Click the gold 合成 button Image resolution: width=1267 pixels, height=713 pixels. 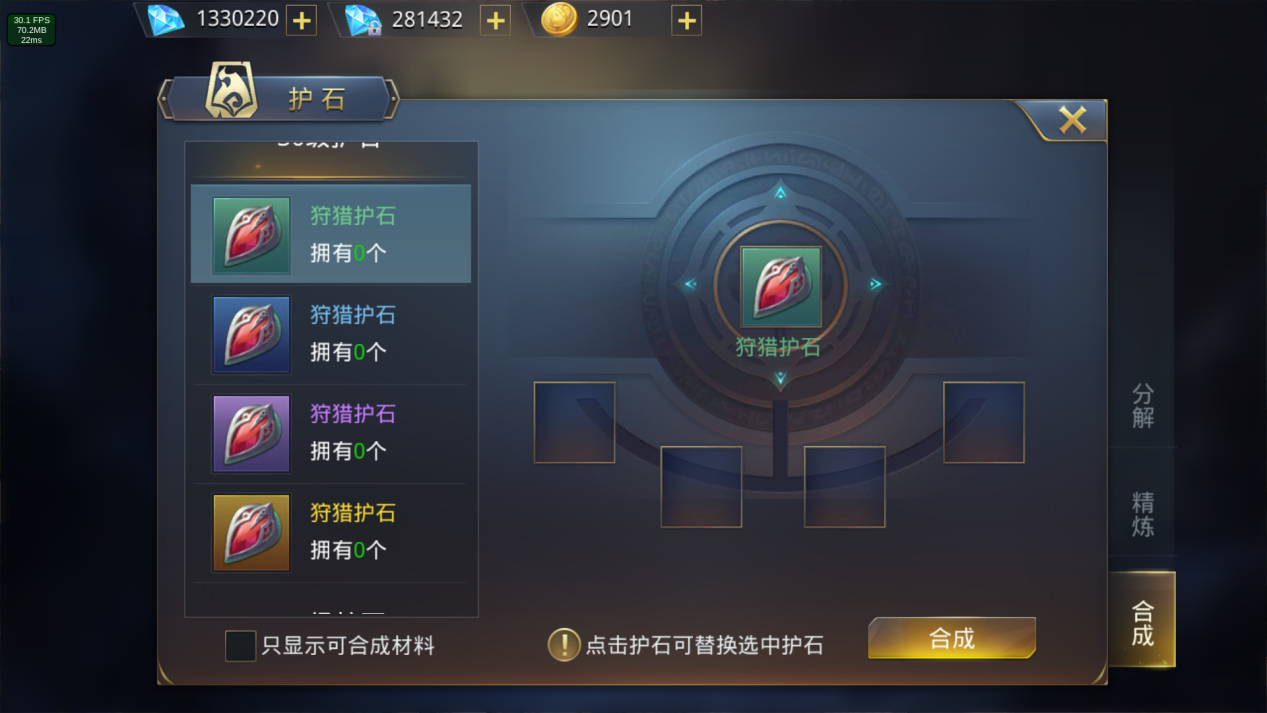click(x=951, y=639)
